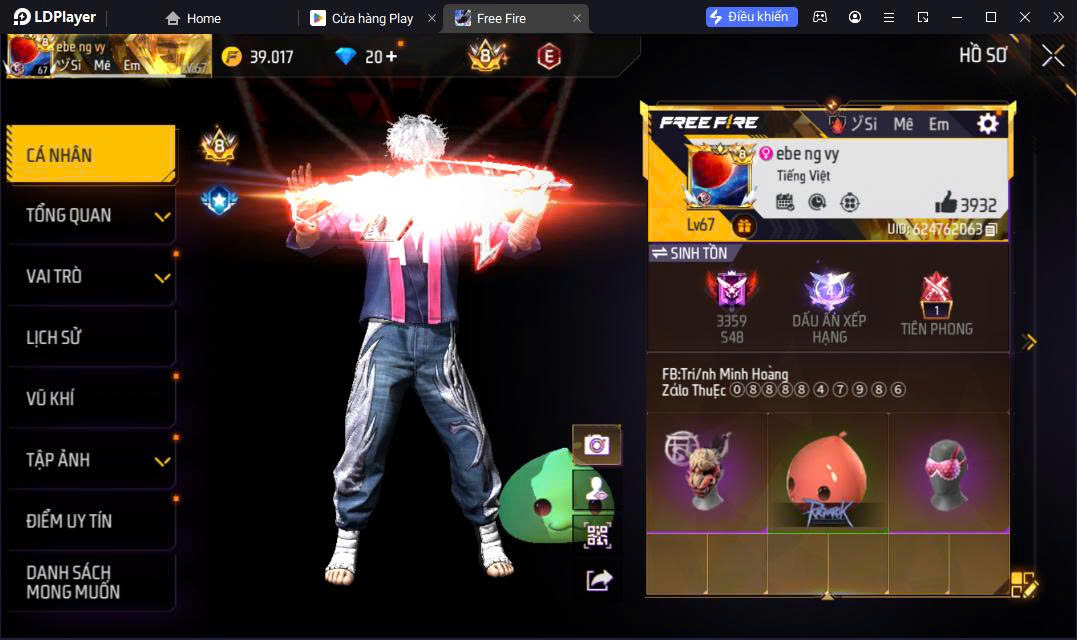Switch the Sinh Tồn game mode stats

(689, 253)
